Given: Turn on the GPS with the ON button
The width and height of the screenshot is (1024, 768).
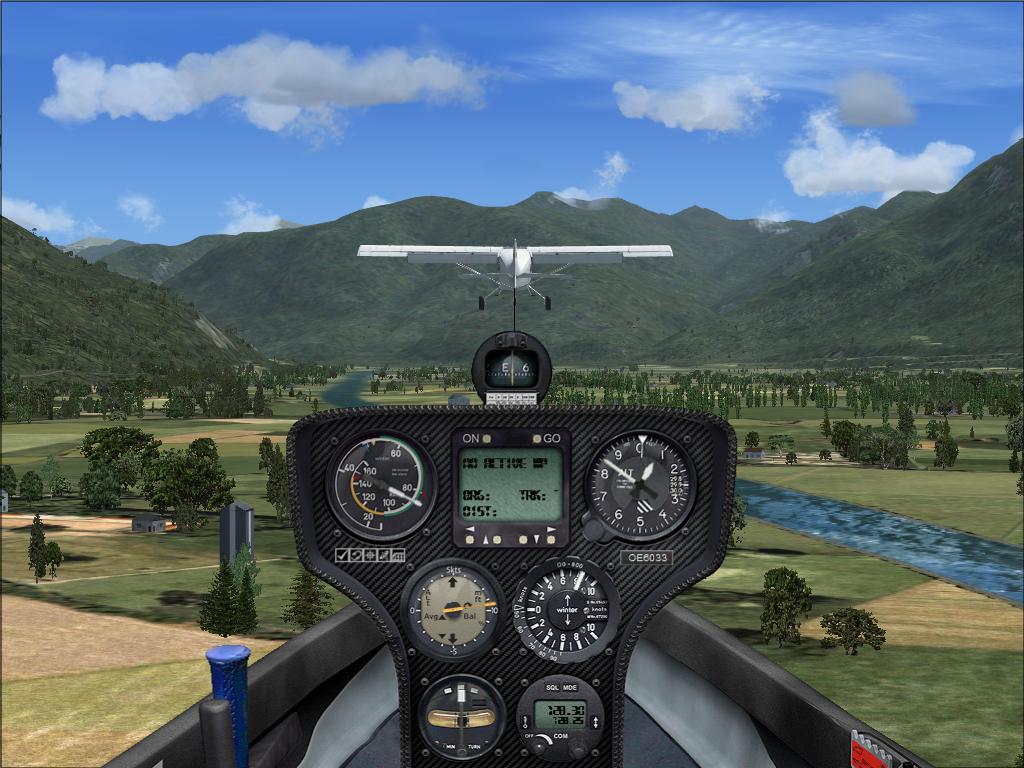Looking at the screenshot, I should [x=489, y=439].
